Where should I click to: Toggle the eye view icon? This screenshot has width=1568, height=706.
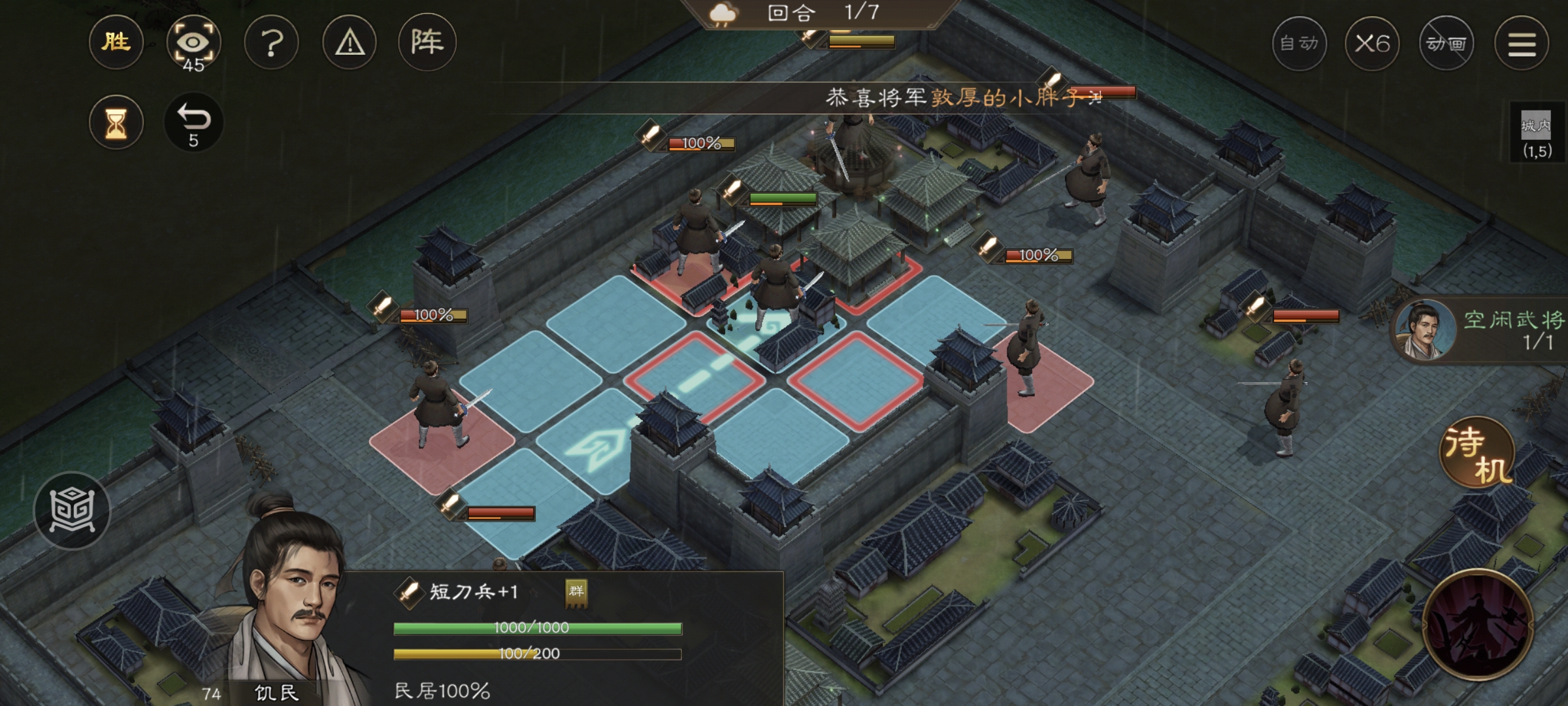193,43
